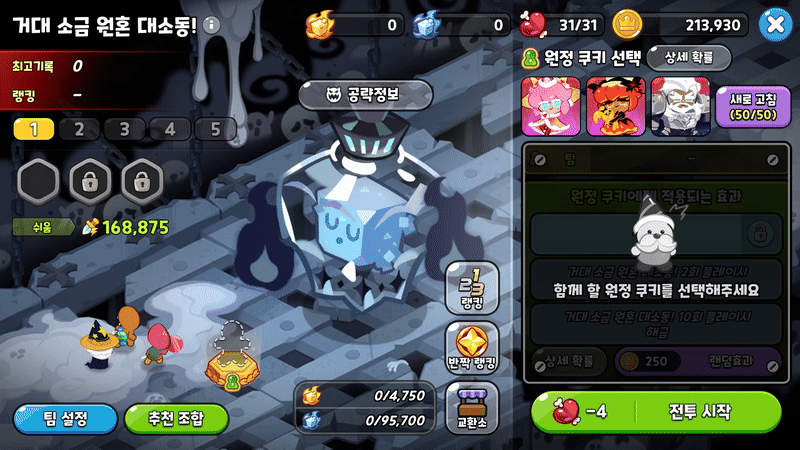Viewport: 800px width, 450px height.
Task: Choose the 추천 조합 recommended team
Action: point(175,417)
